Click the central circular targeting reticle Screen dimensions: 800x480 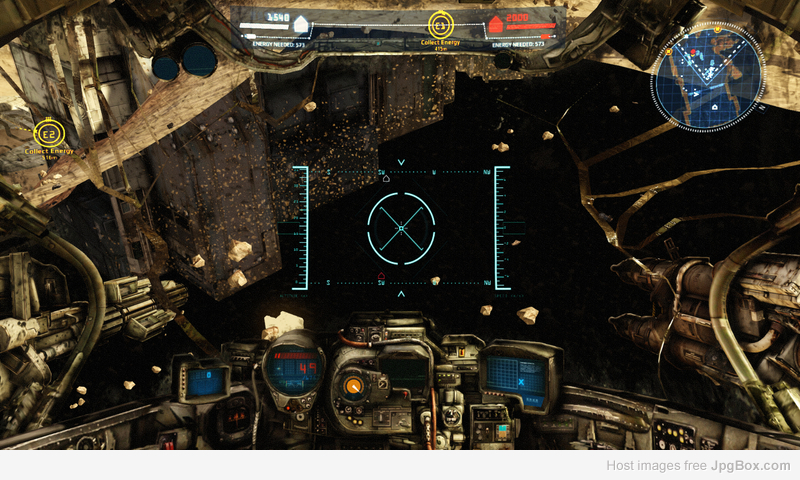point(401,229)
